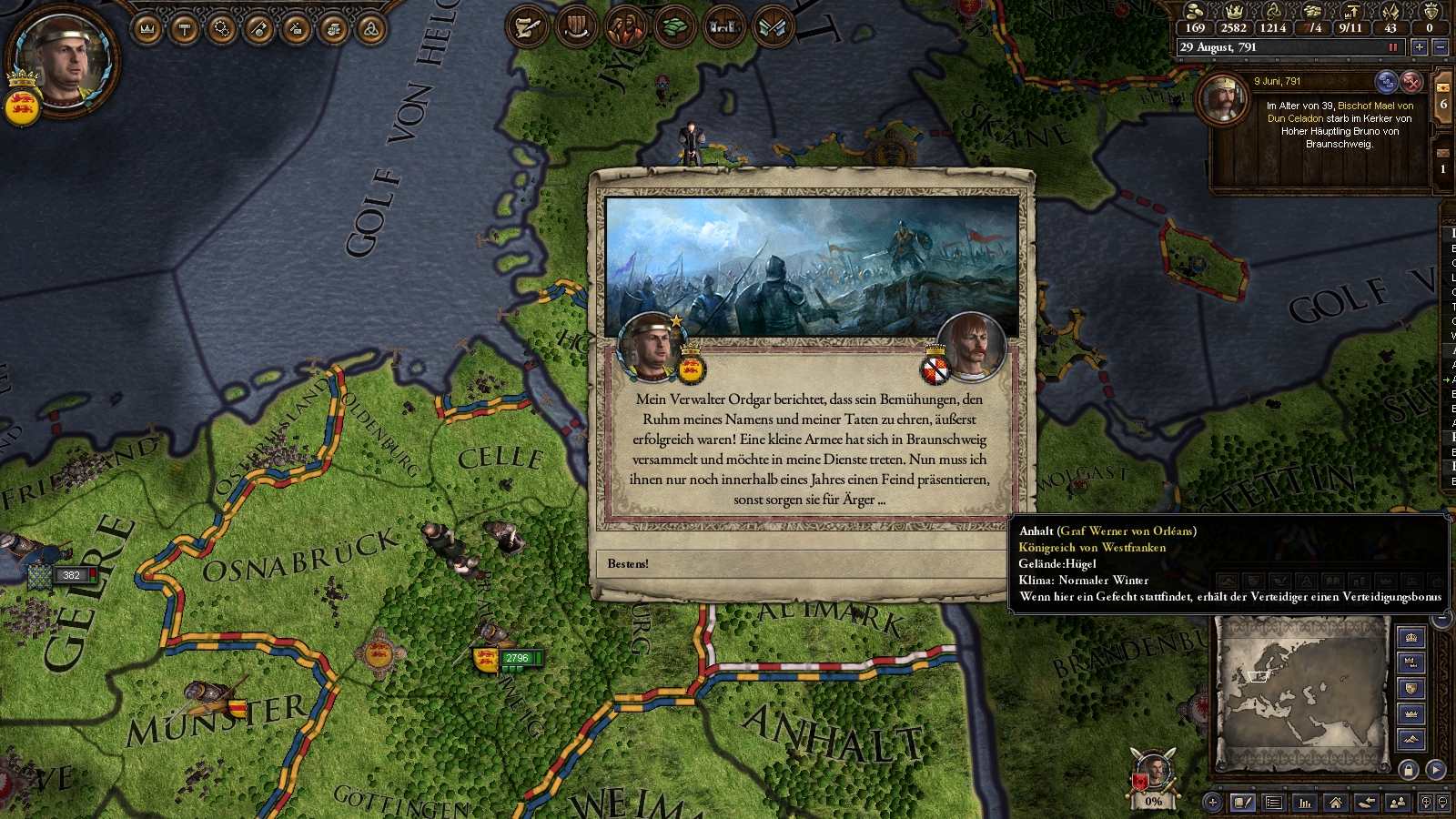The height and width of the screenshot is (819, 1456).
Task: Toggle the red pause indicator by the date
Action: [1392, 47]
